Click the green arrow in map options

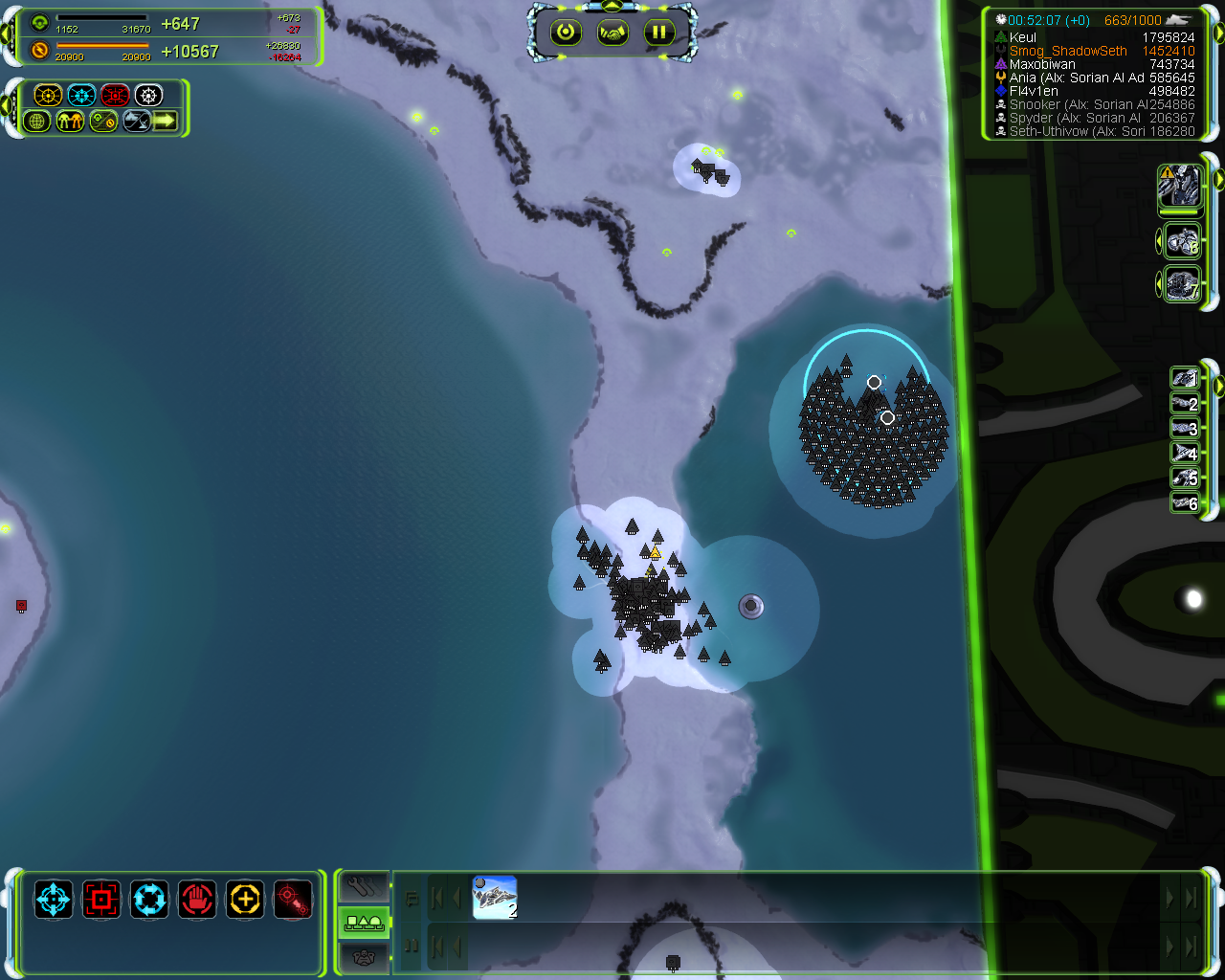tap(166, 122)
